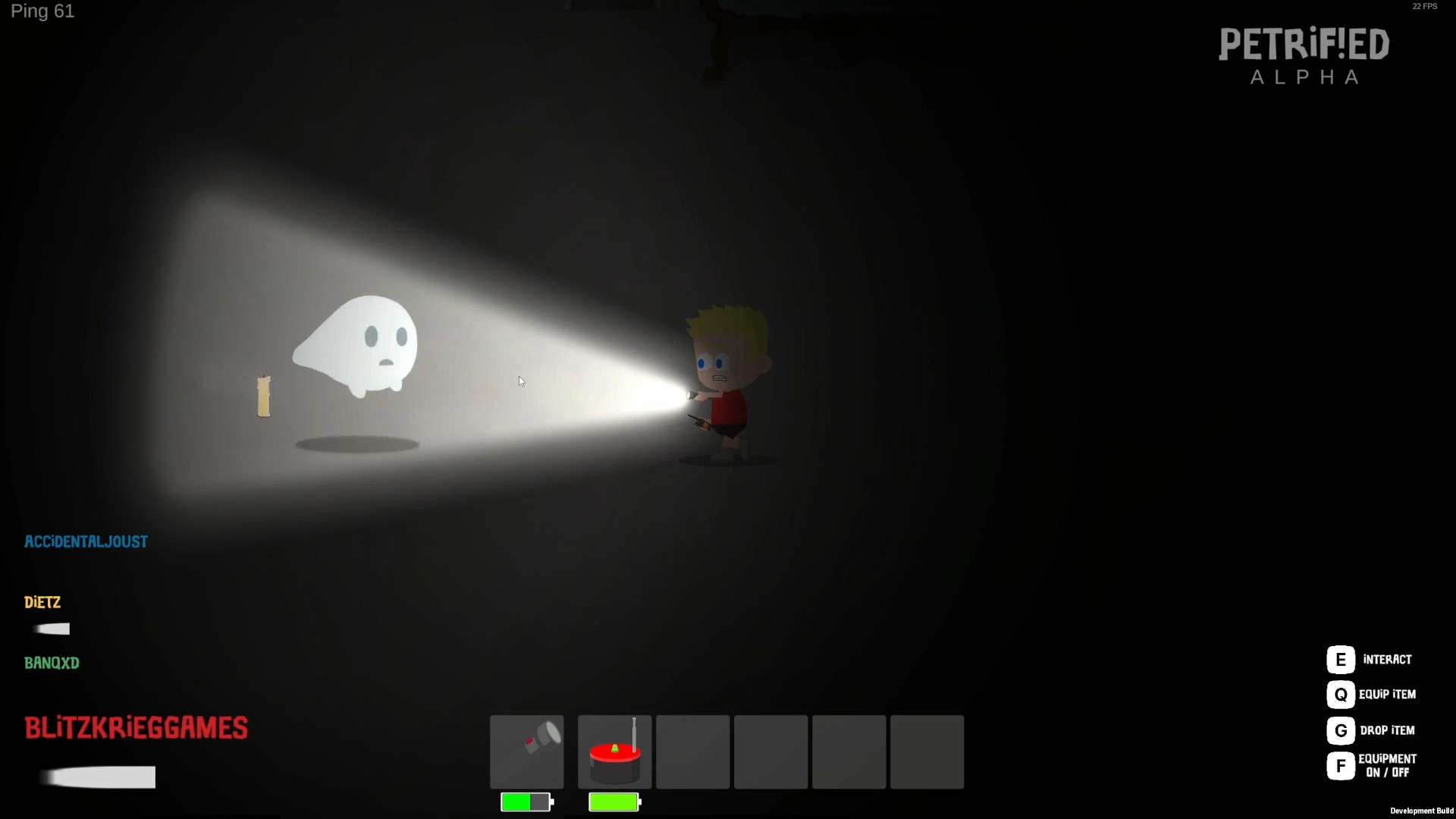Open the fourth empty hotbar slot

click(x=771, y=752)
